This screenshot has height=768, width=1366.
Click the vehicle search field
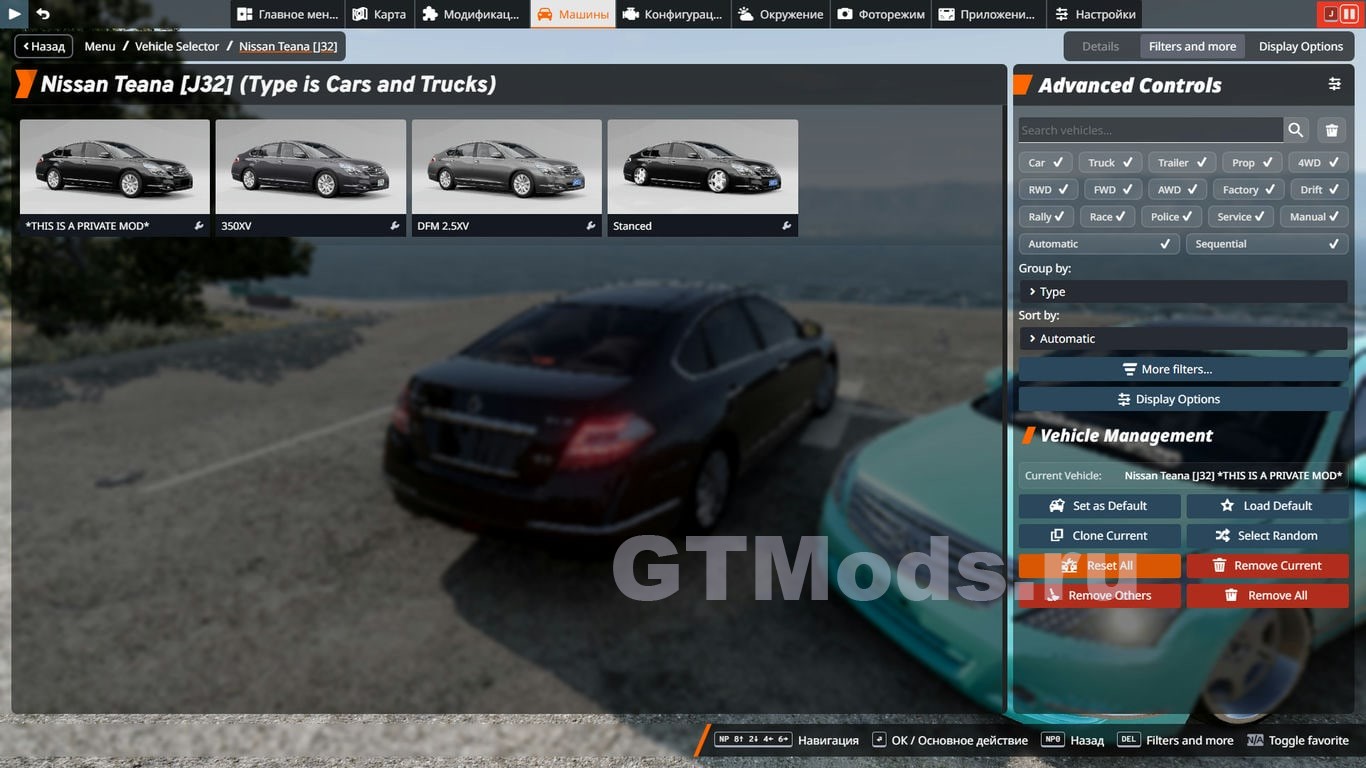tap(1150, 130)
